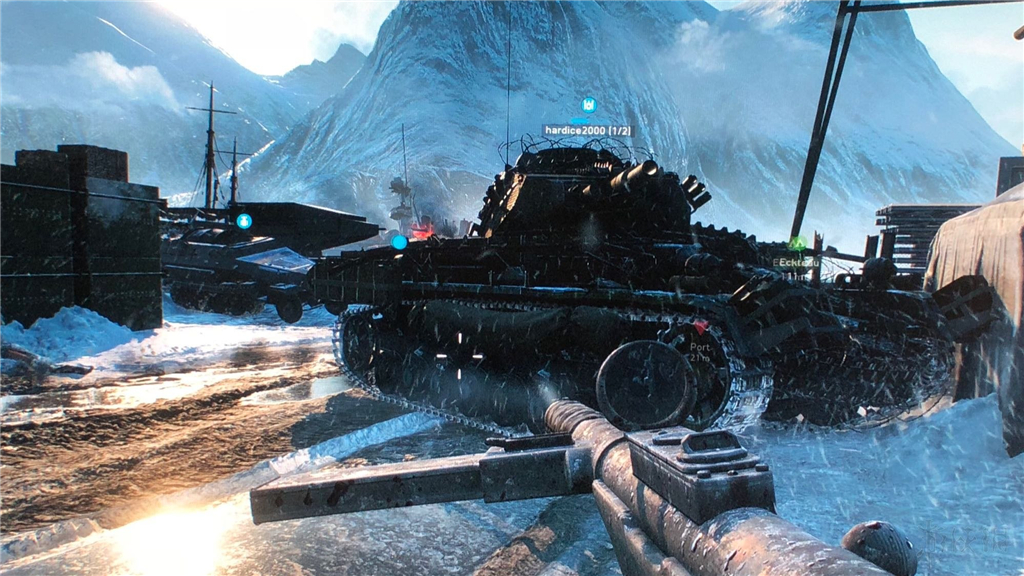Screen dimensions: 1024x576
Task: Select the green squadmate marker icon
Action: [x=797, y=242]
